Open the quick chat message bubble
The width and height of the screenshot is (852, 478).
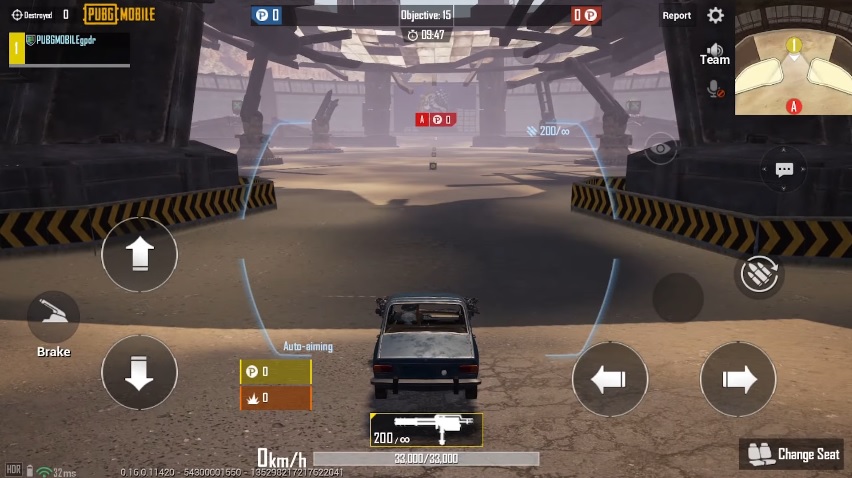click(x=784, y=170)
